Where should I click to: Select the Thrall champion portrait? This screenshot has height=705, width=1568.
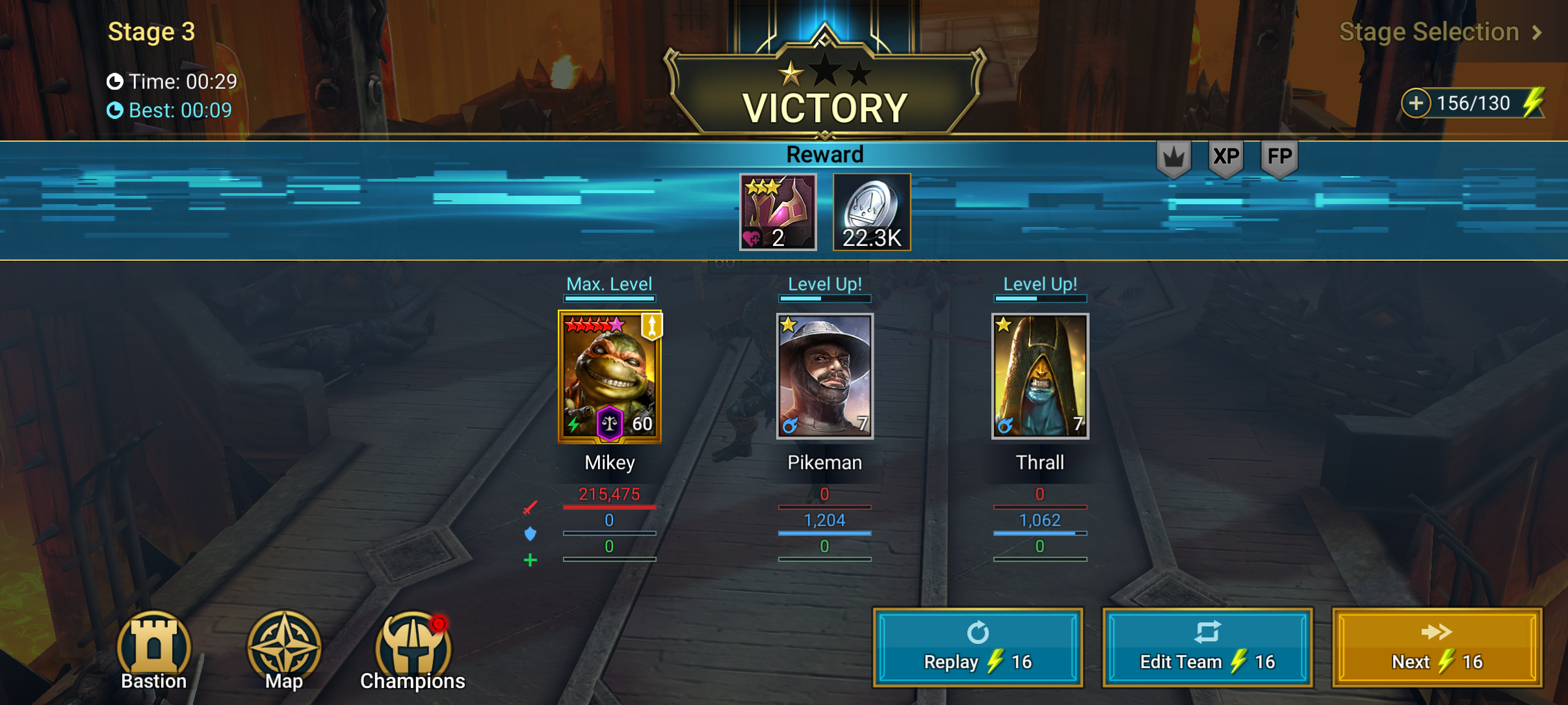(1039, 377)
